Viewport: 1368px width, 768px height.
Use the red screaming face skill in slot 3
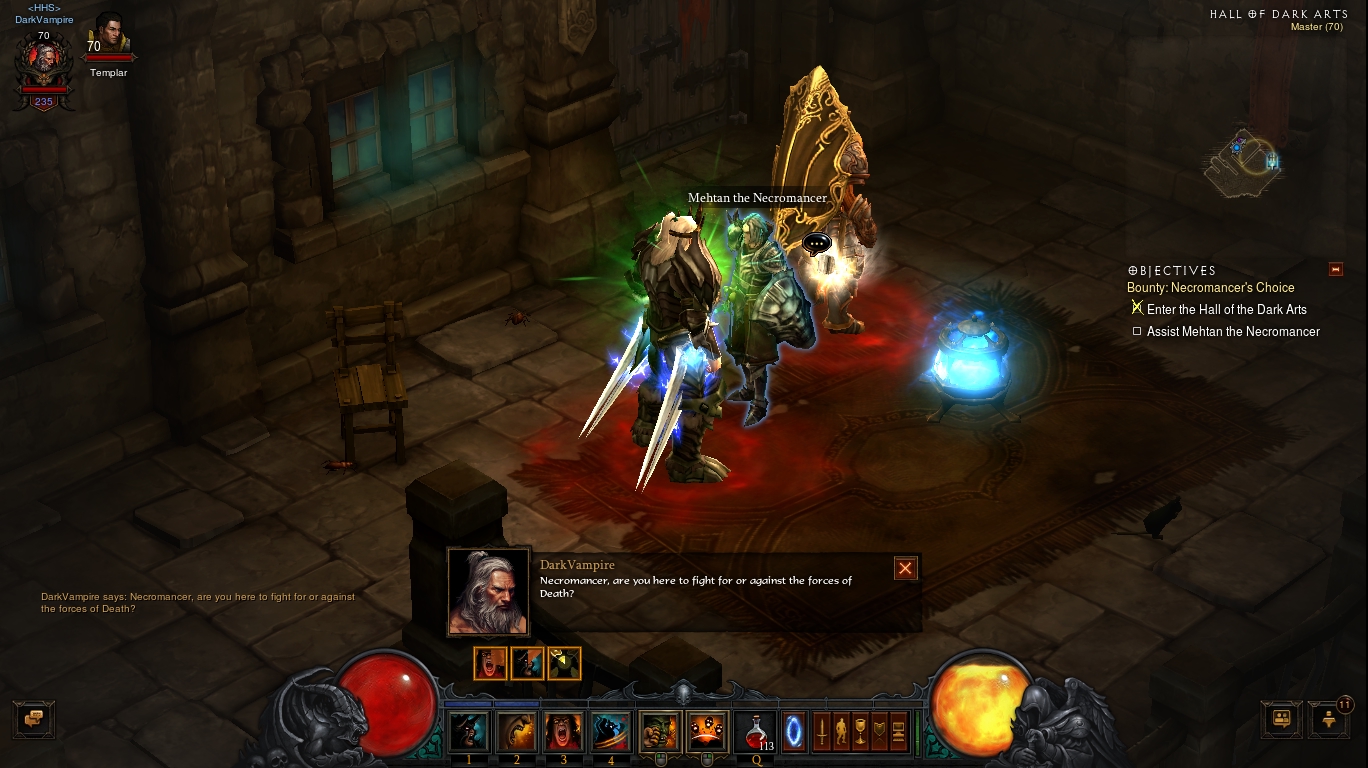coord(563,731)
